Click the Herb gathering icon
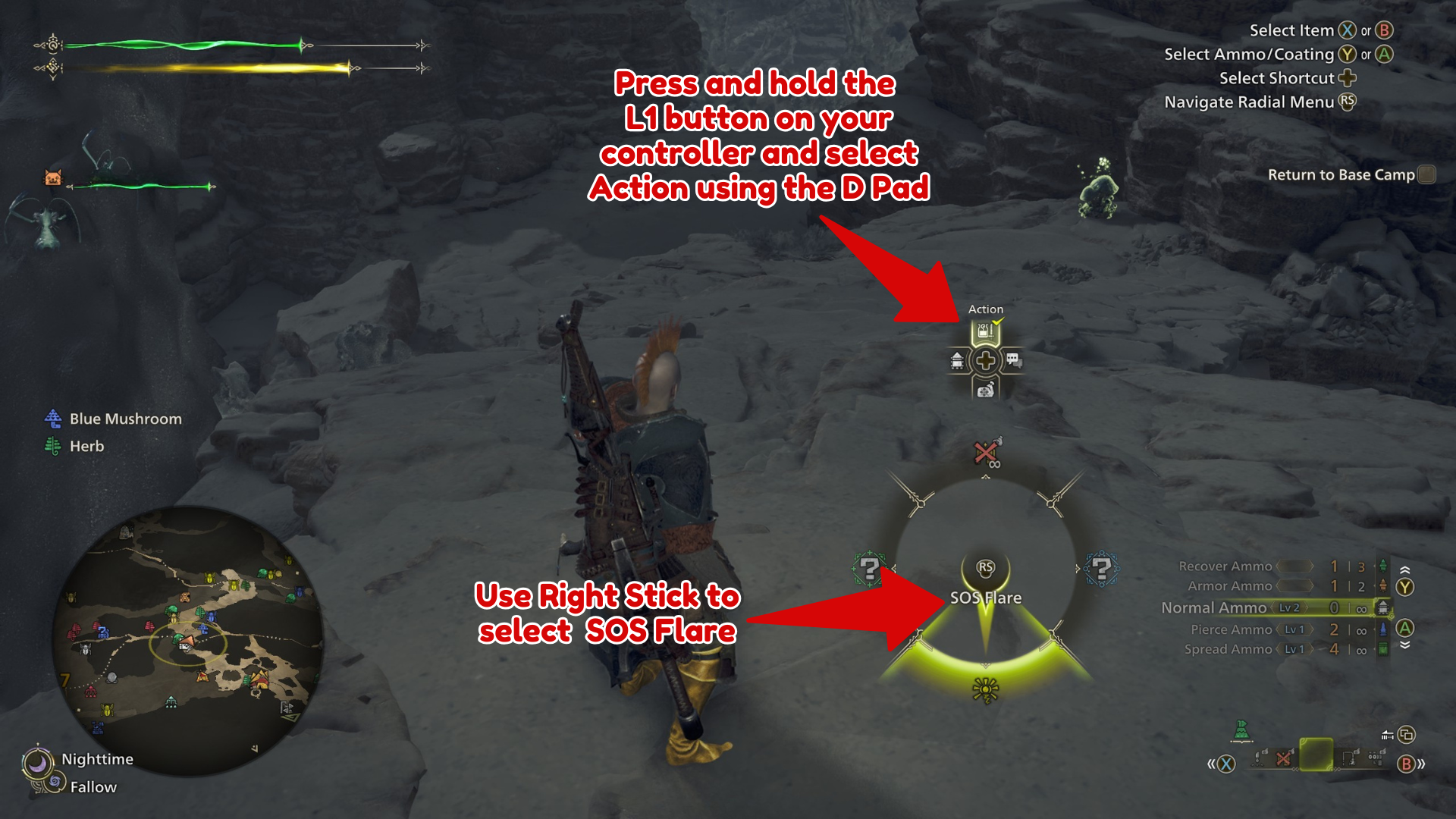This screenshot has width=1456, height=819. click(52, 446)
